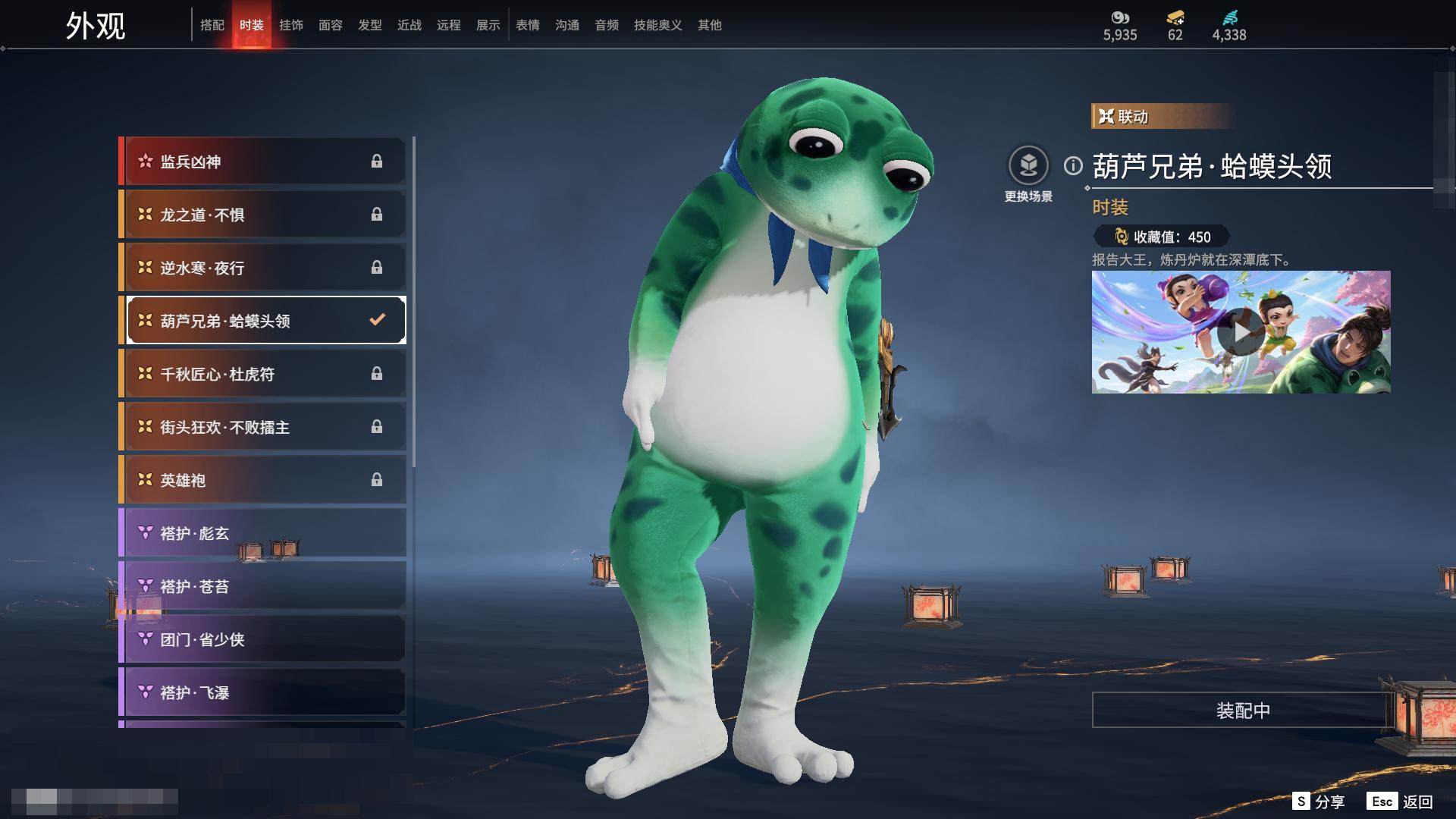1456x819 pixels.
Task: Select the 其他 tab
Action: 710,25
